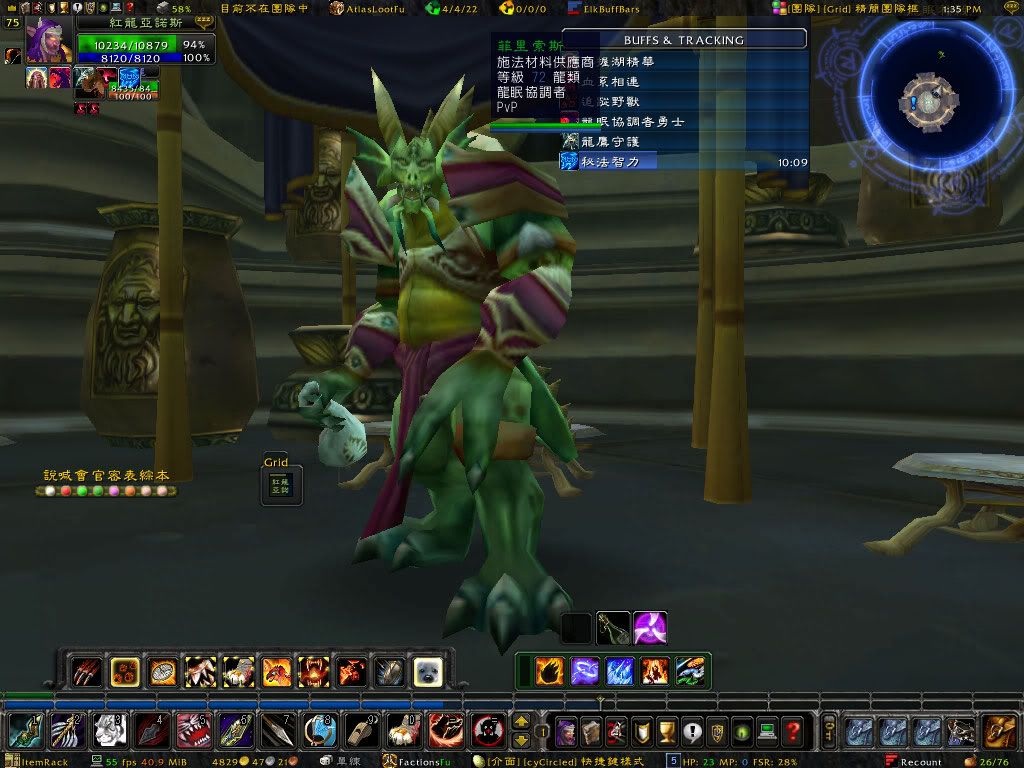
Task: Use the red claw slash ability
Action: 87,671
